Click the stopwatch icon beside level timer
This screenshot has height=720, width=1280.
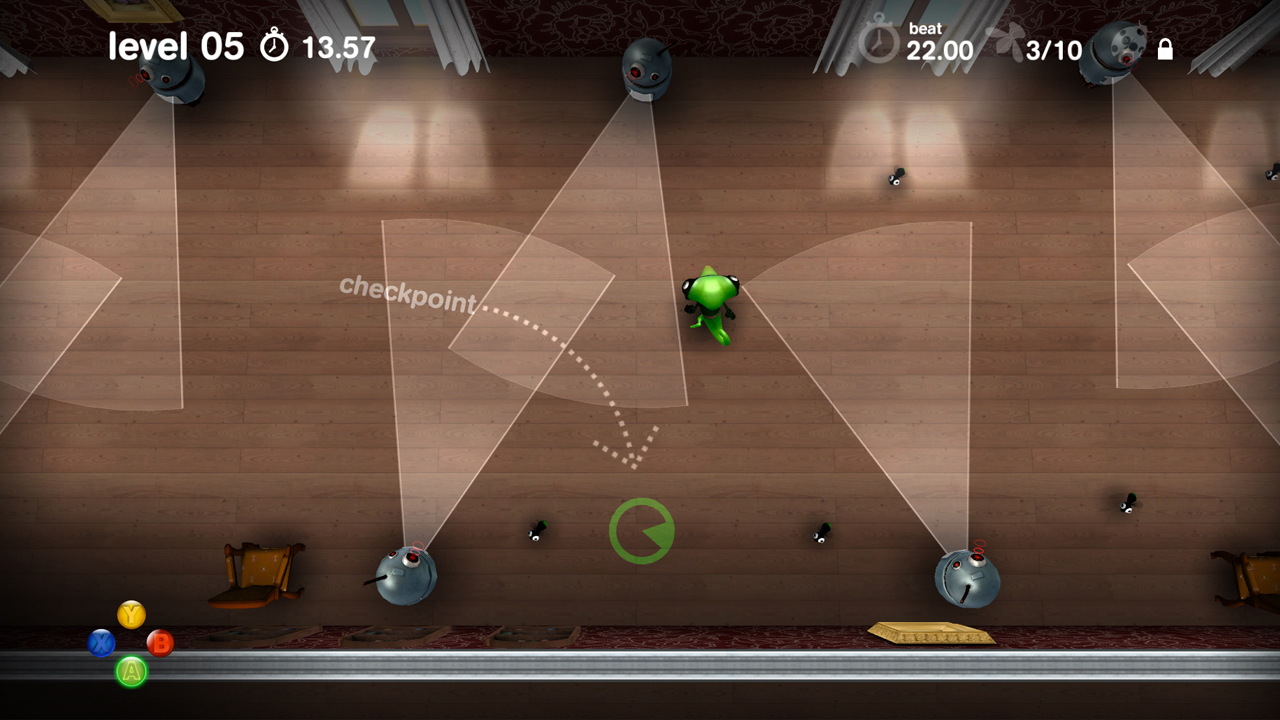[272, 45]
